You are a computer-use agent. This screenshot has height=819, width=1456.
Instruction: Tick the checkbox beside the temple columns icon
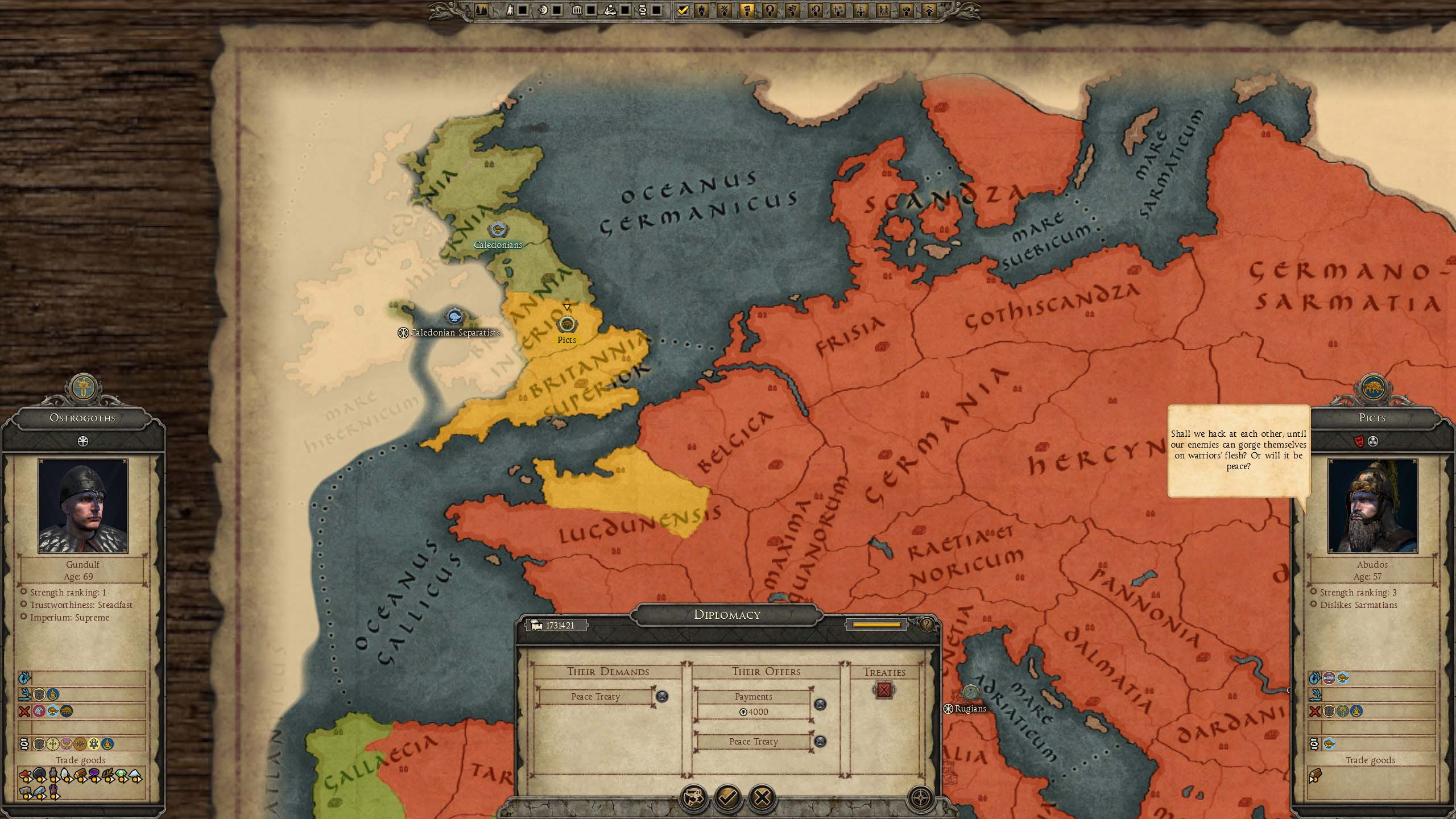coord(591,10)
